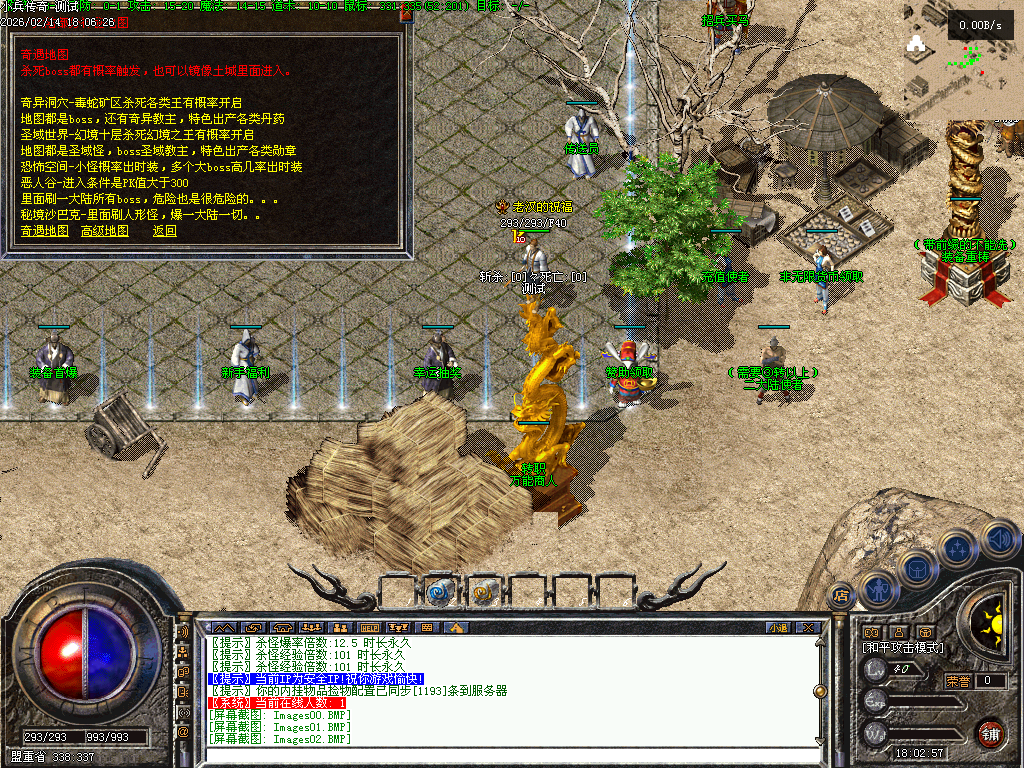Screen dimensions: 1024x768
Task: Open the bag inventory round button
Action: pos(916,568)
